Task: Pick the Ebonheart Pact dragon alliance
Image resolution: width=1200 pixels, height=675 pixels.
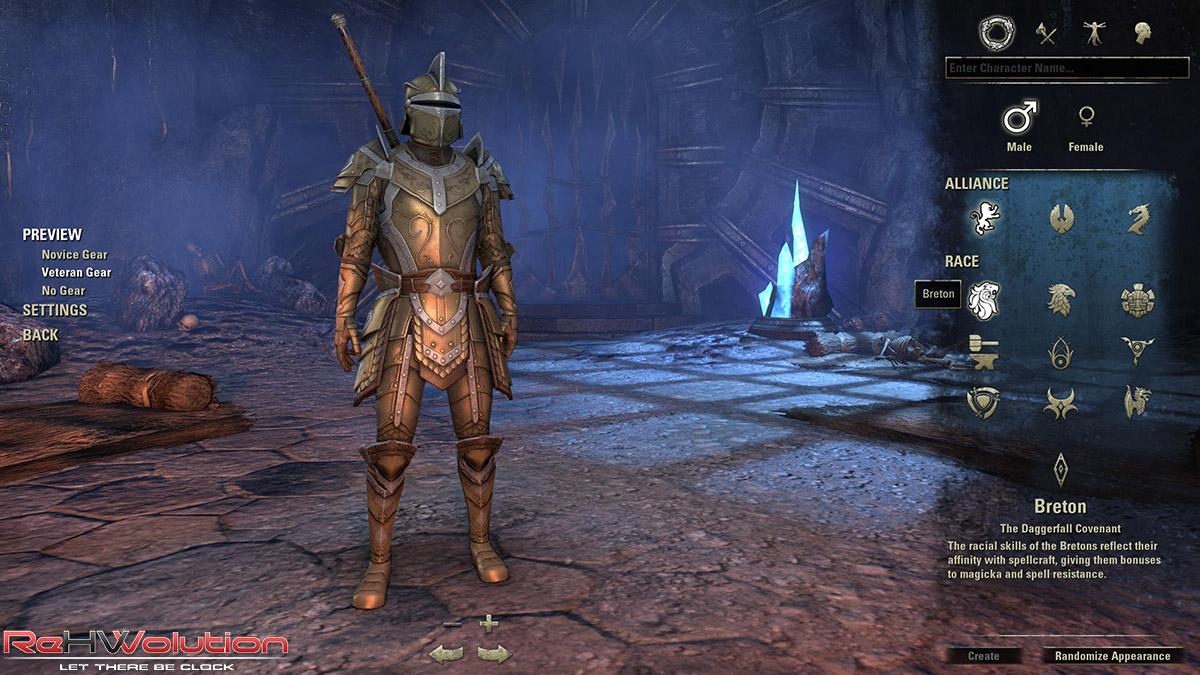Action: point(1137,217)
